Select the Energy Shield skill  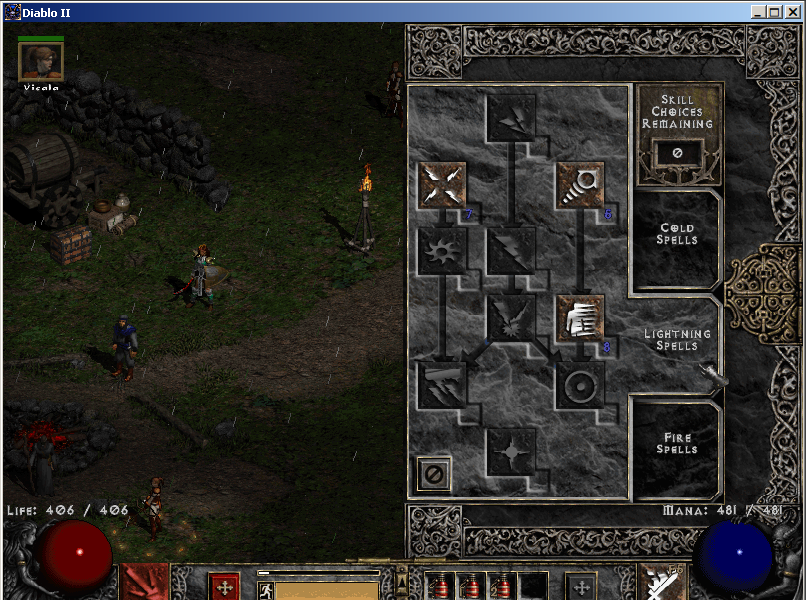pos(581,385)
